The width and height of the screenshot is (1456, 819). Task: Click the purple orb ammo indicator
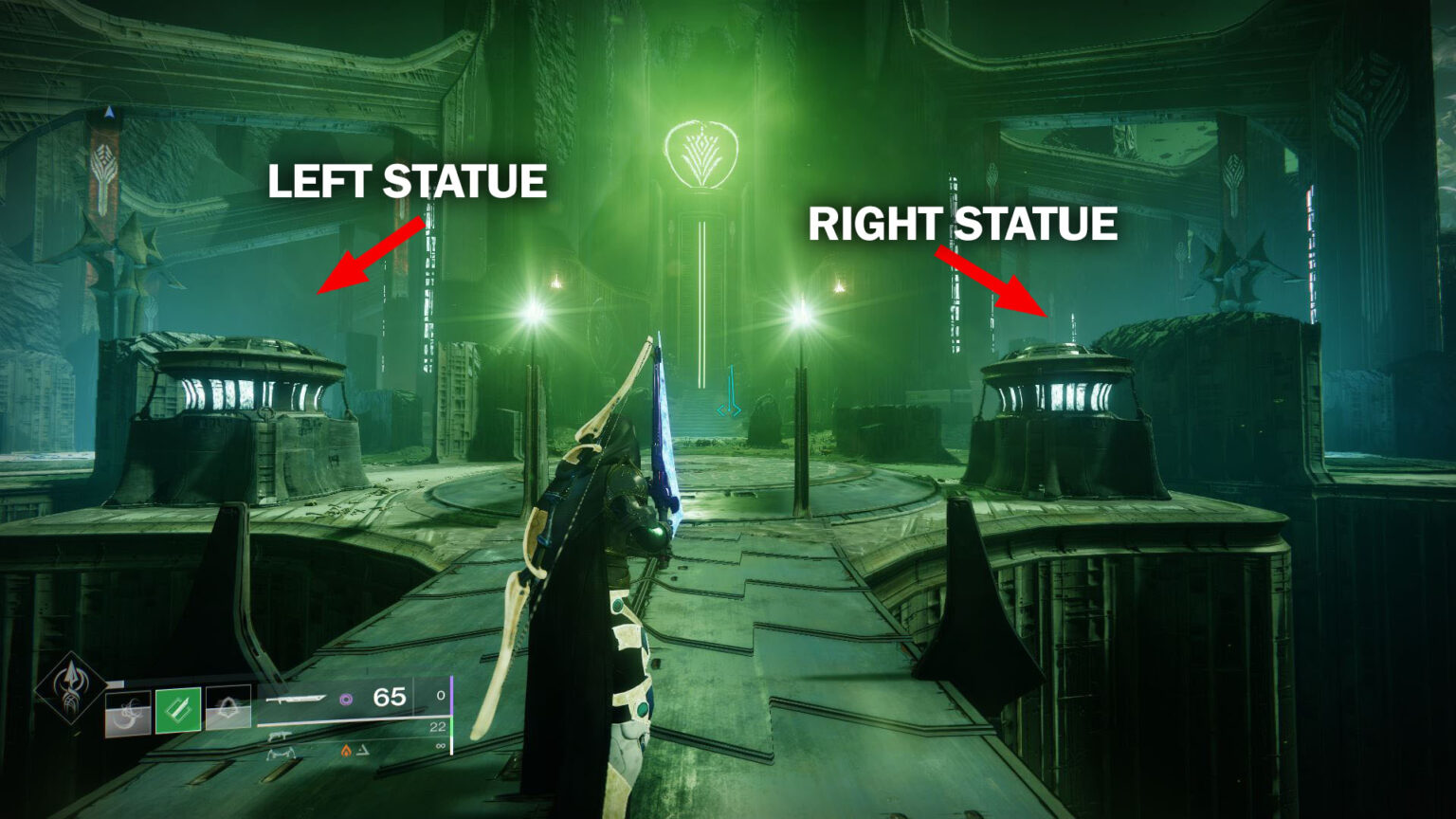(x=346, y=700)
